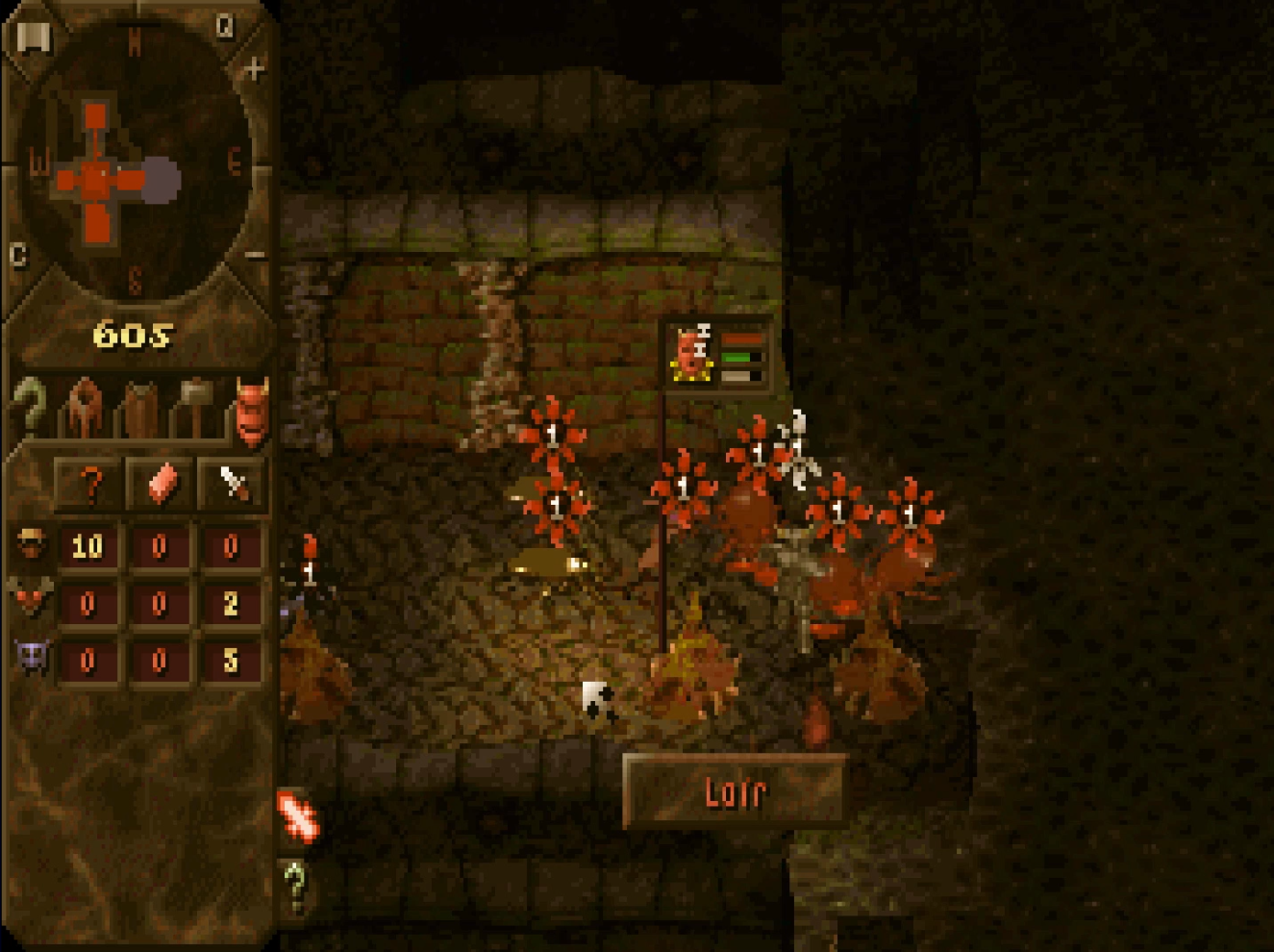Select the purple creature portrait row
The width and height of the screenshot is (1274, 952).
[32, 659]
